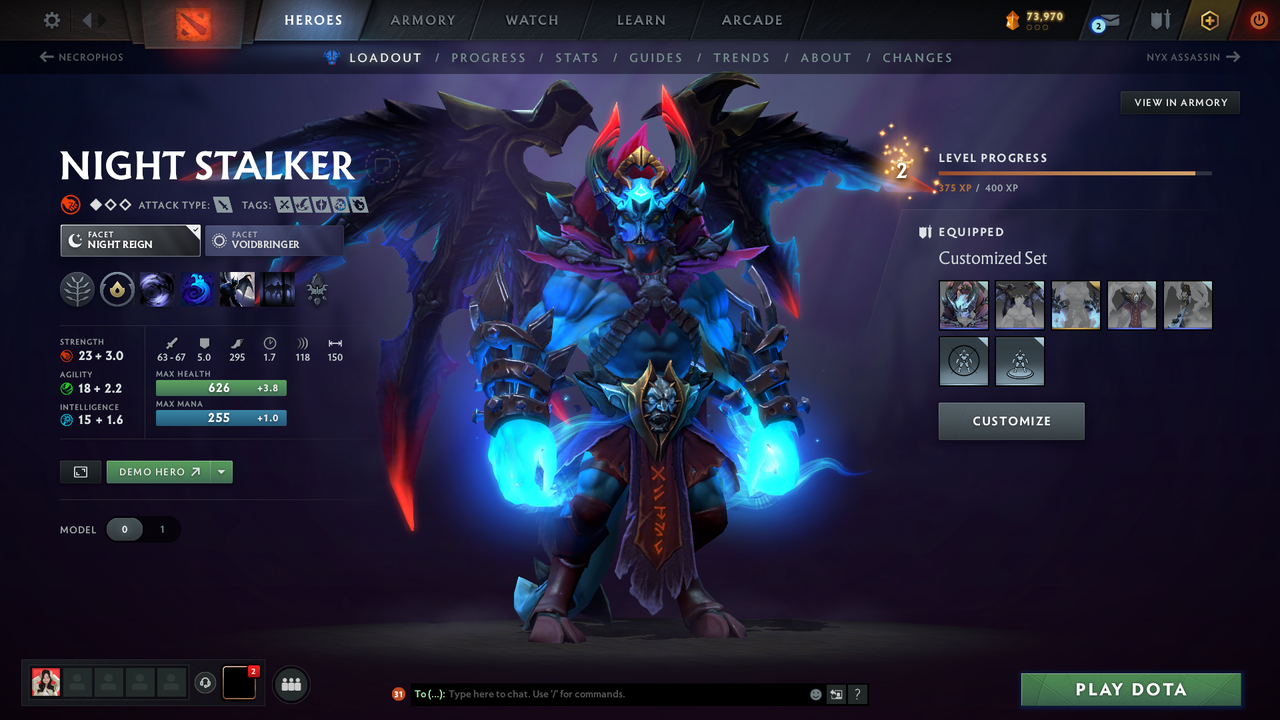Image resolution: width=1280 pixels, height=720 pixels.
Task: Click PLAY DOTA
Action: (1130, 689)
